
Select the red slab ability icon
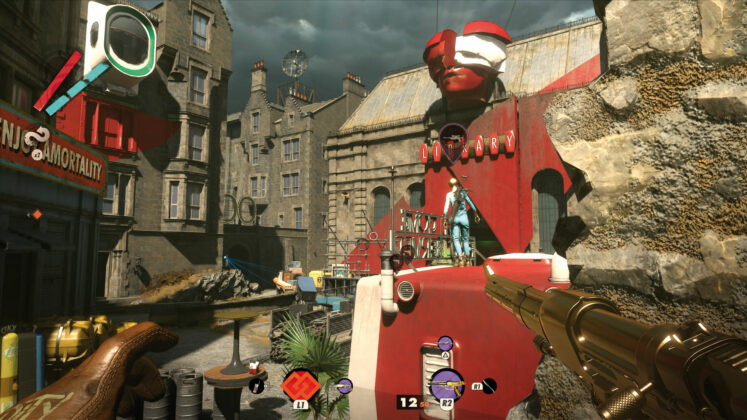click(x=299, y=384)
